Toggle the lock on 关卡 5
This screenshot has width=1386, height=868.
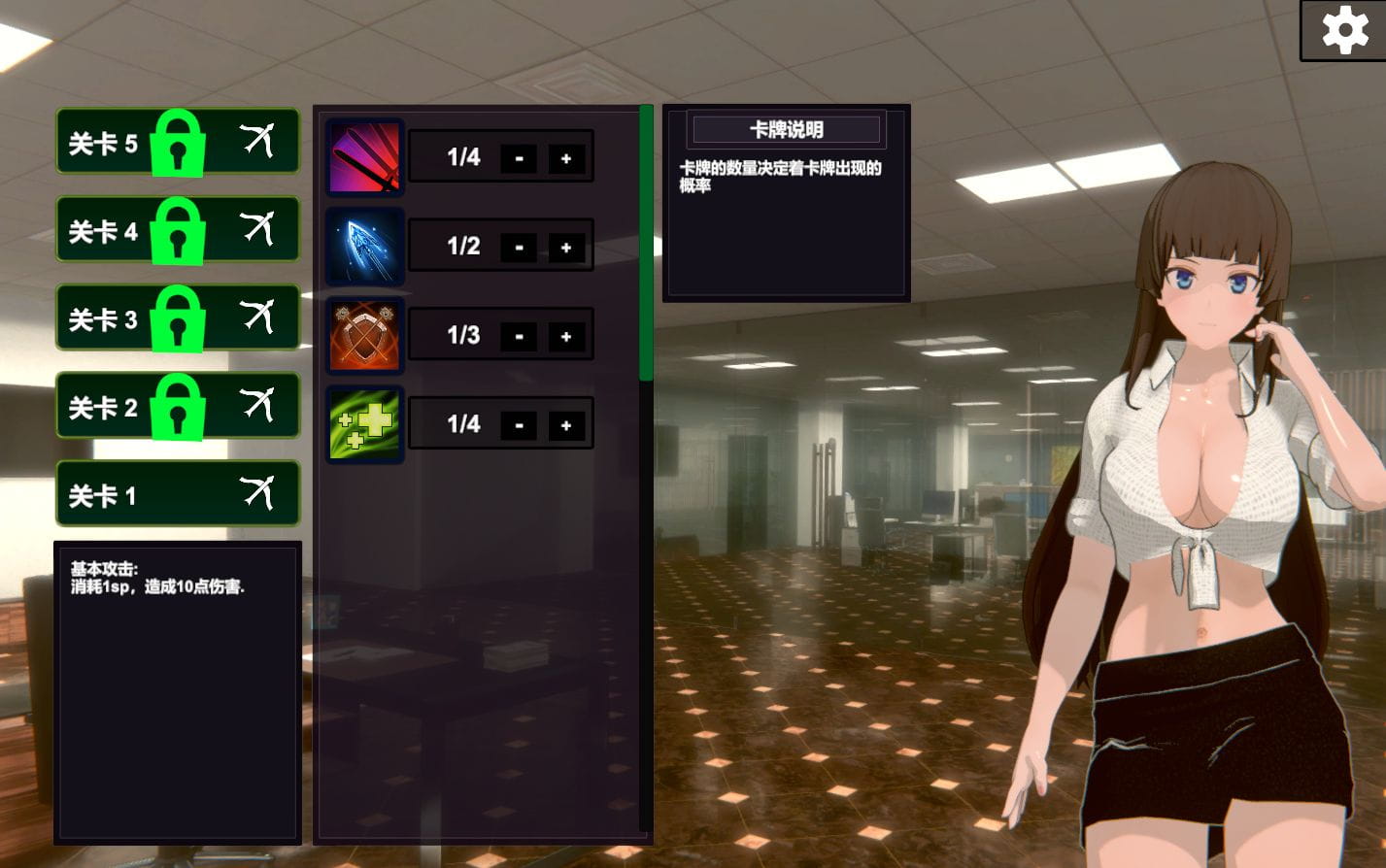point(178,141)
